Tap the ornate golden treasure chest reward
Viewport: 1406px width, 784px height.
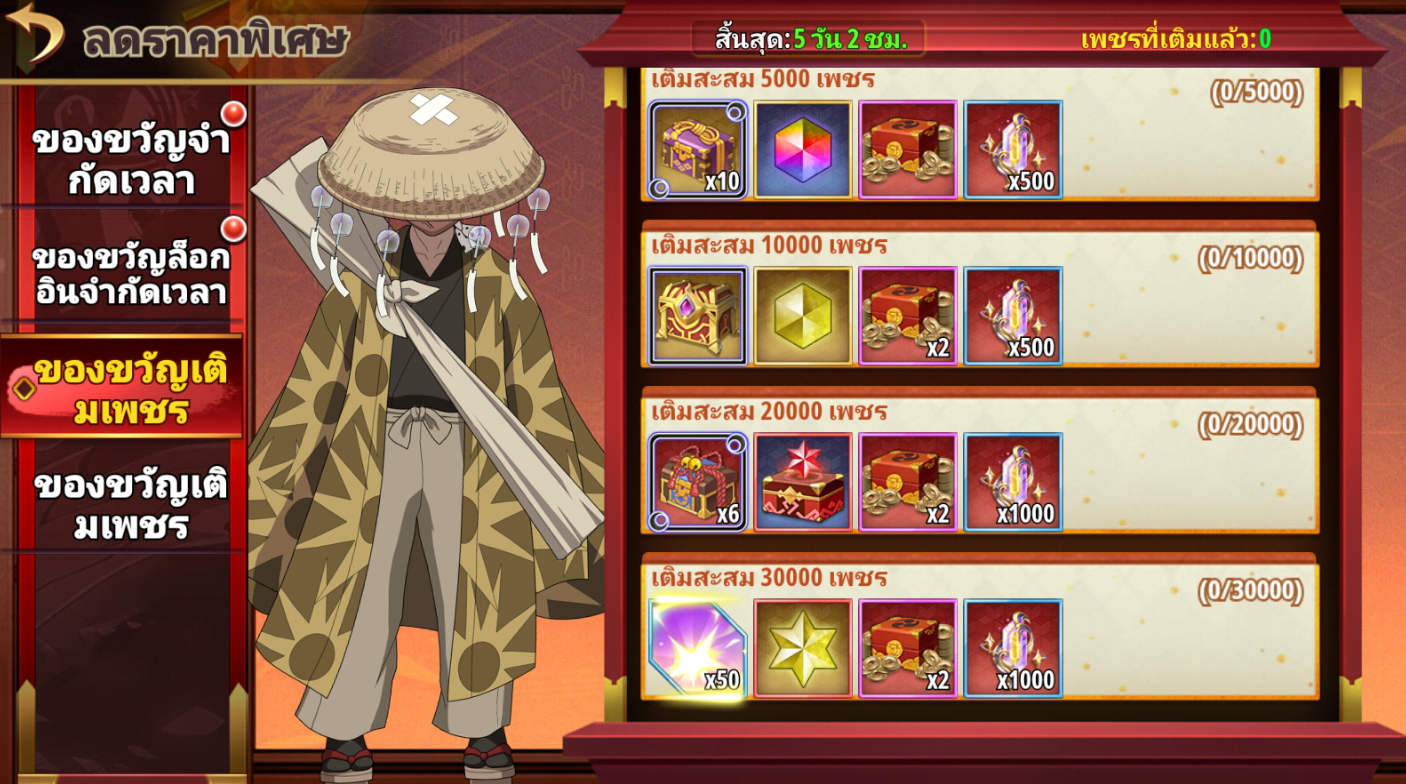tap(698, 316)
